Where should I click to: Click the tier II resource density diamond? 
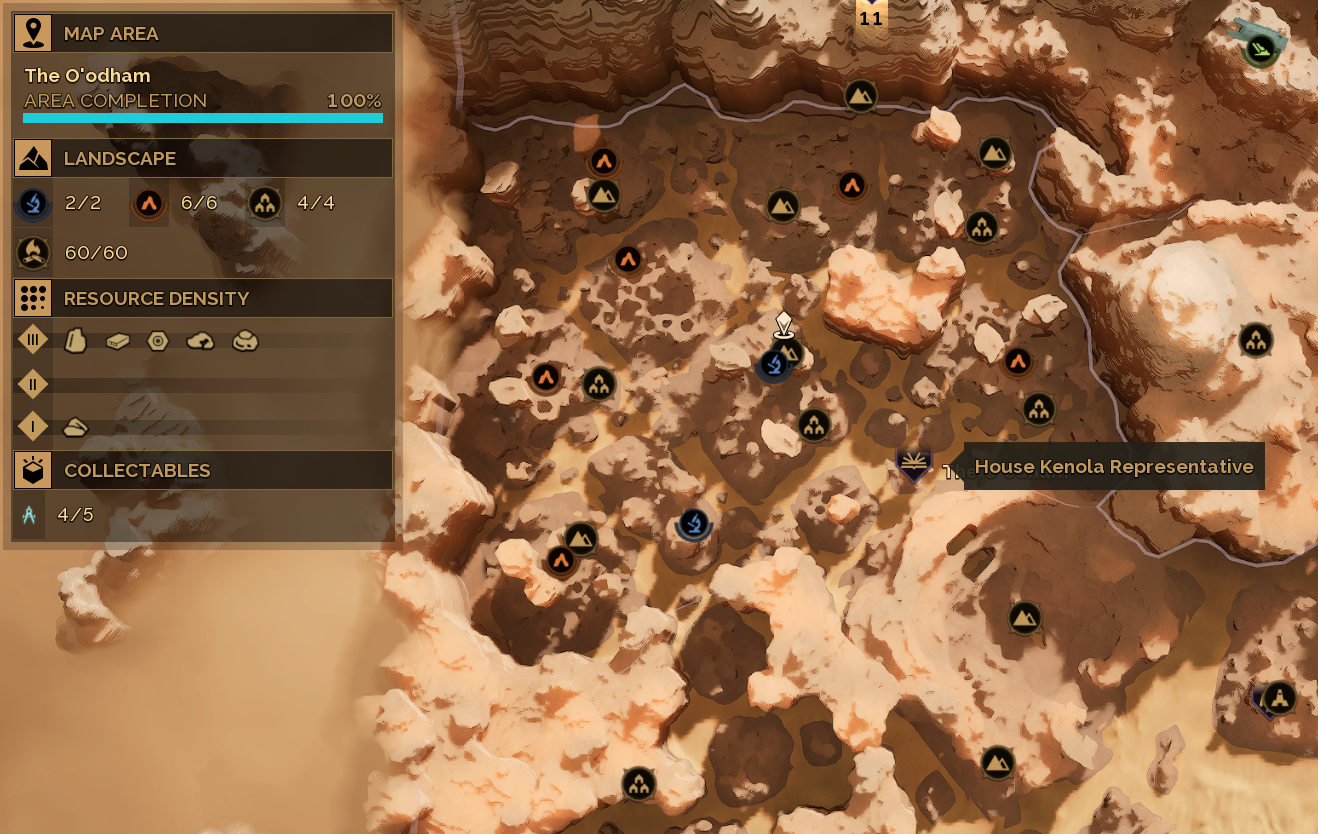[33, 384]
